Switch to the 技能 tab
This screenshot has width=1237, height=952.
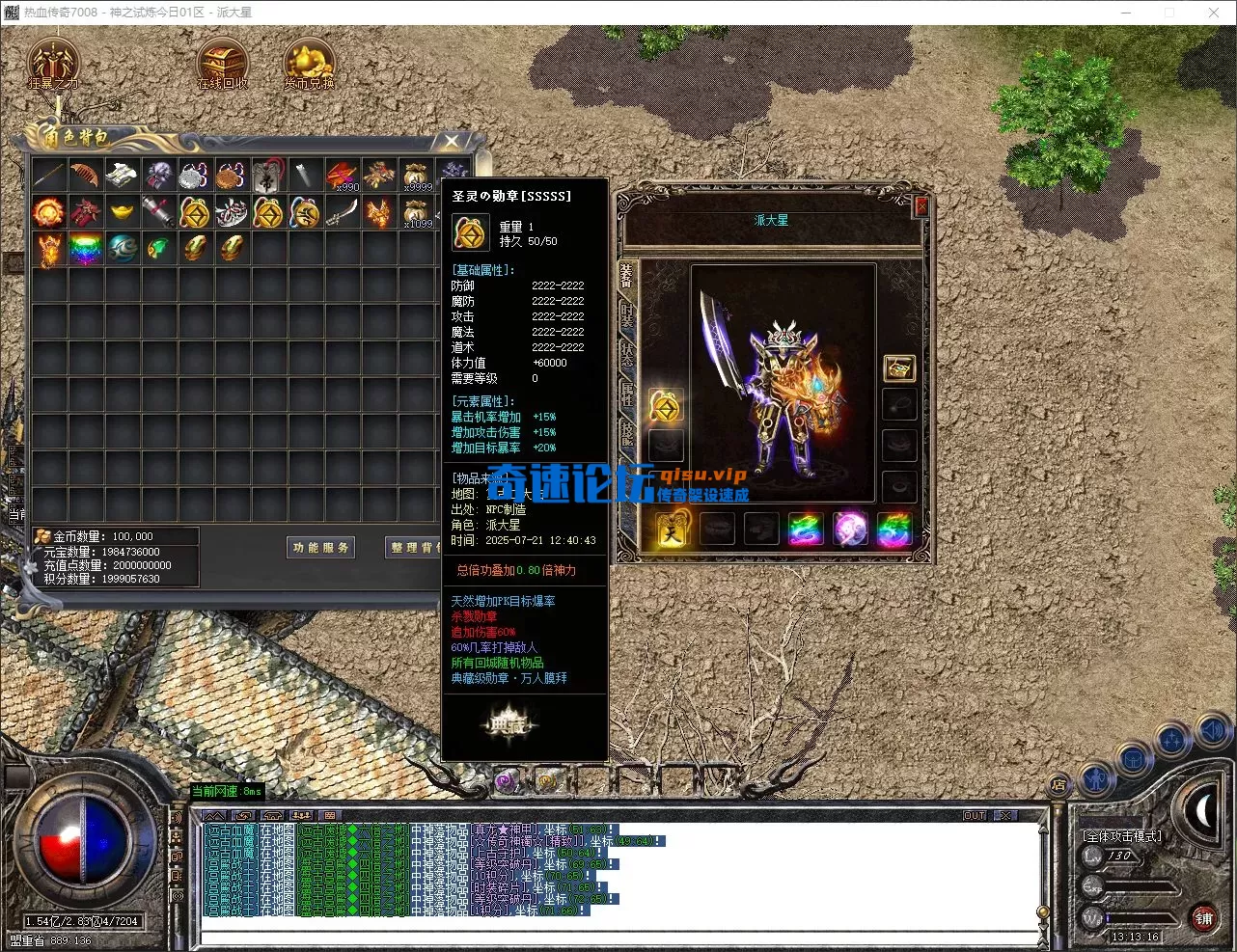pyautogui.click(x=626, y=431)
